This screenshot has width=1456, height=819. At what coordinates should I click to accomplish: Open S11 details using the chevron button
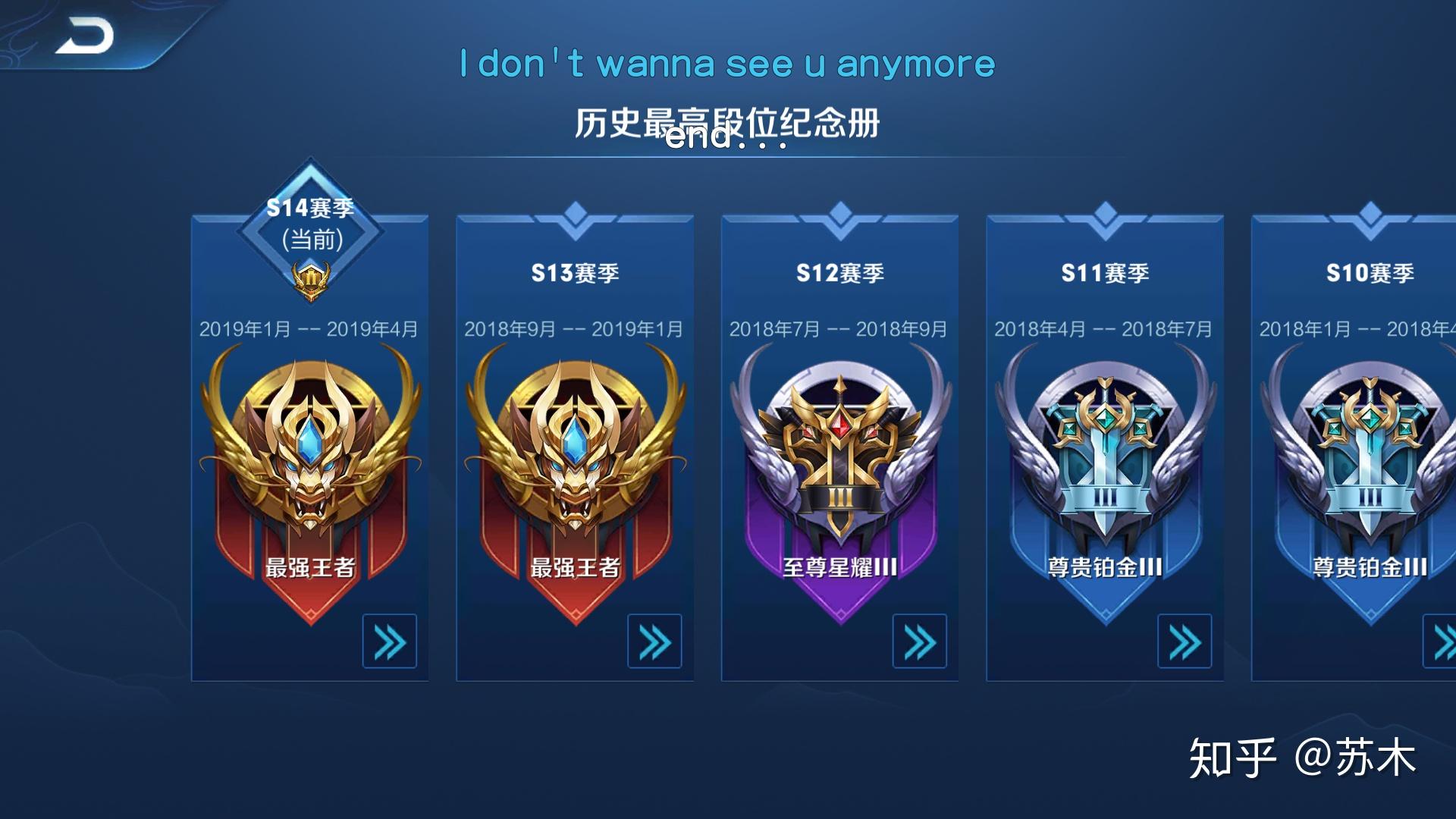tap(1185, 641)
